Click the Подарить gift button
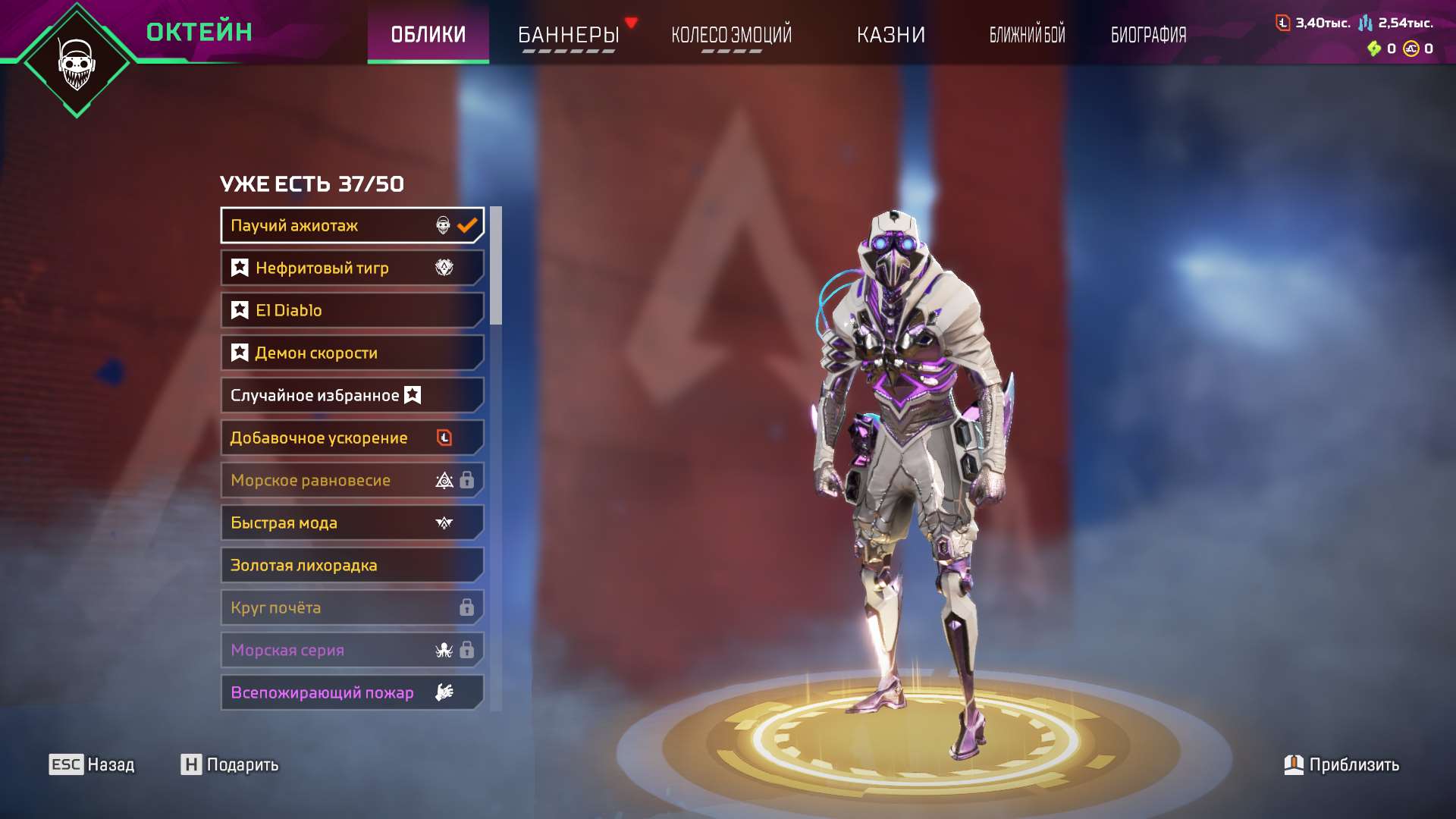Screen dimensions: 1456x819 227,765
